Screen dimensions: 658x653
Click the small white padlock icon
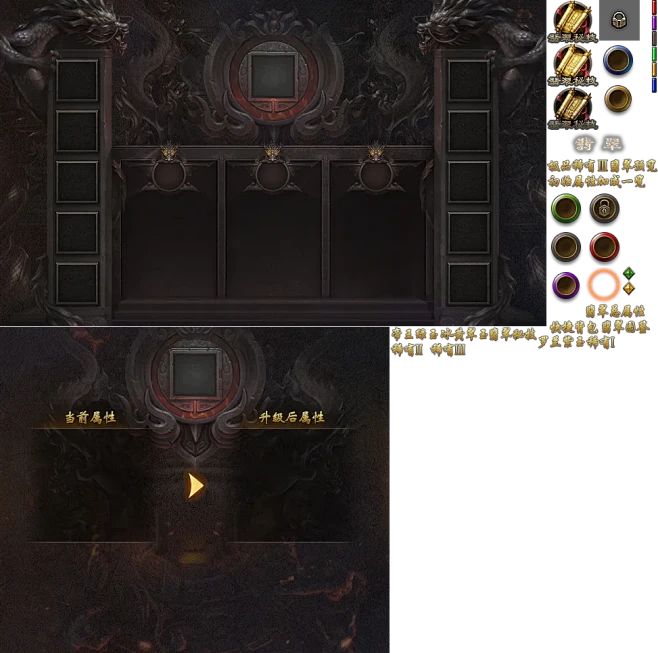tap(618, 19)
